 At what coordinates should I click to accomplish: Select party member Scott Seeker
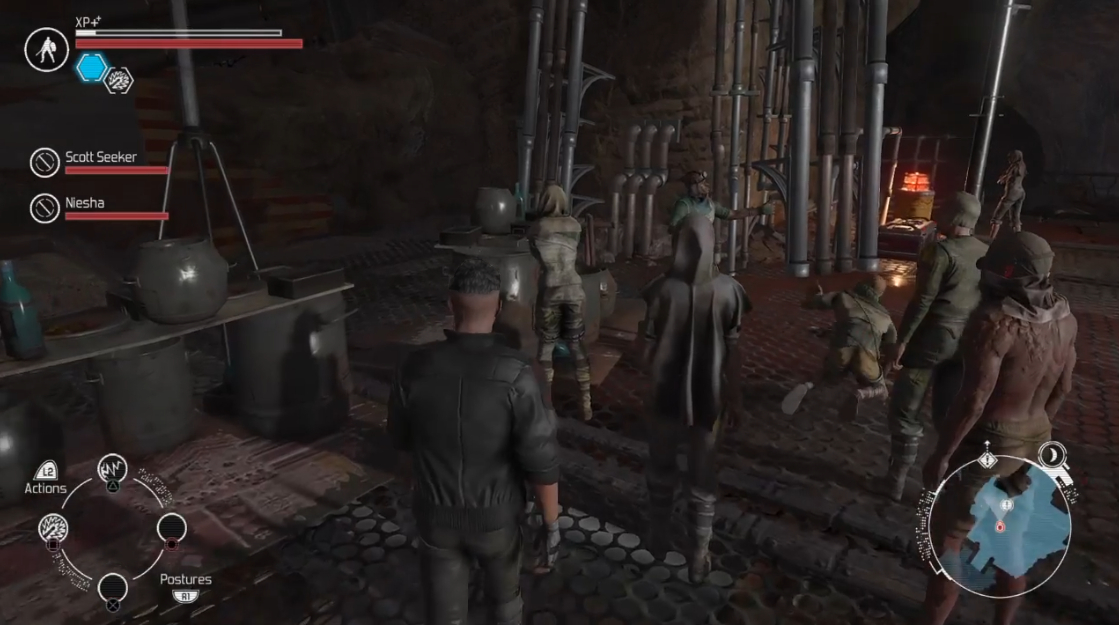tap(100, 157)
